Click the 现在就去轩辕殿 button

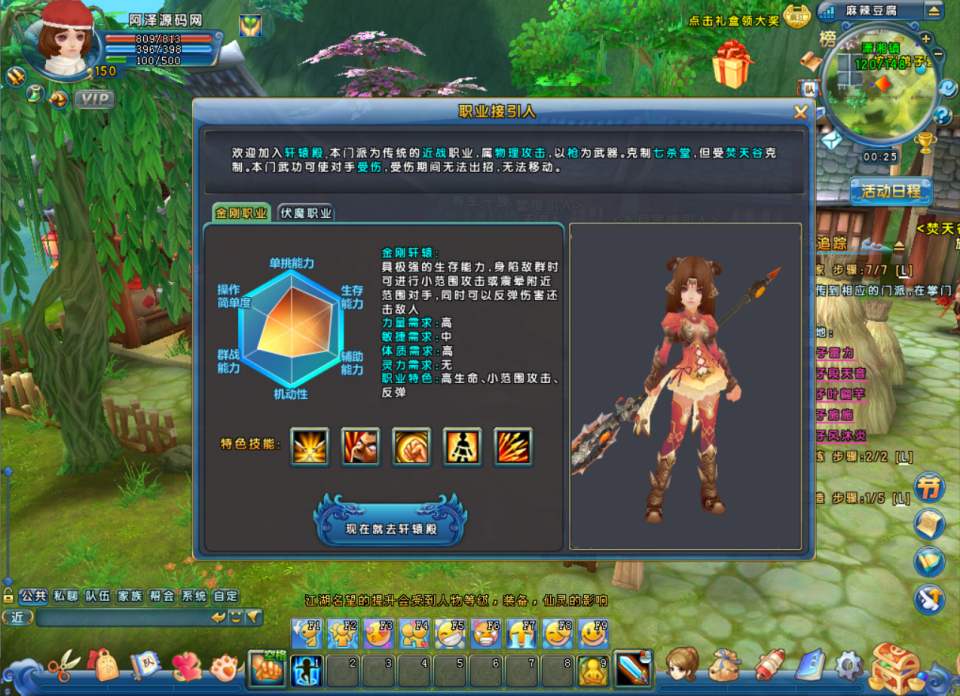coord(391,526)
